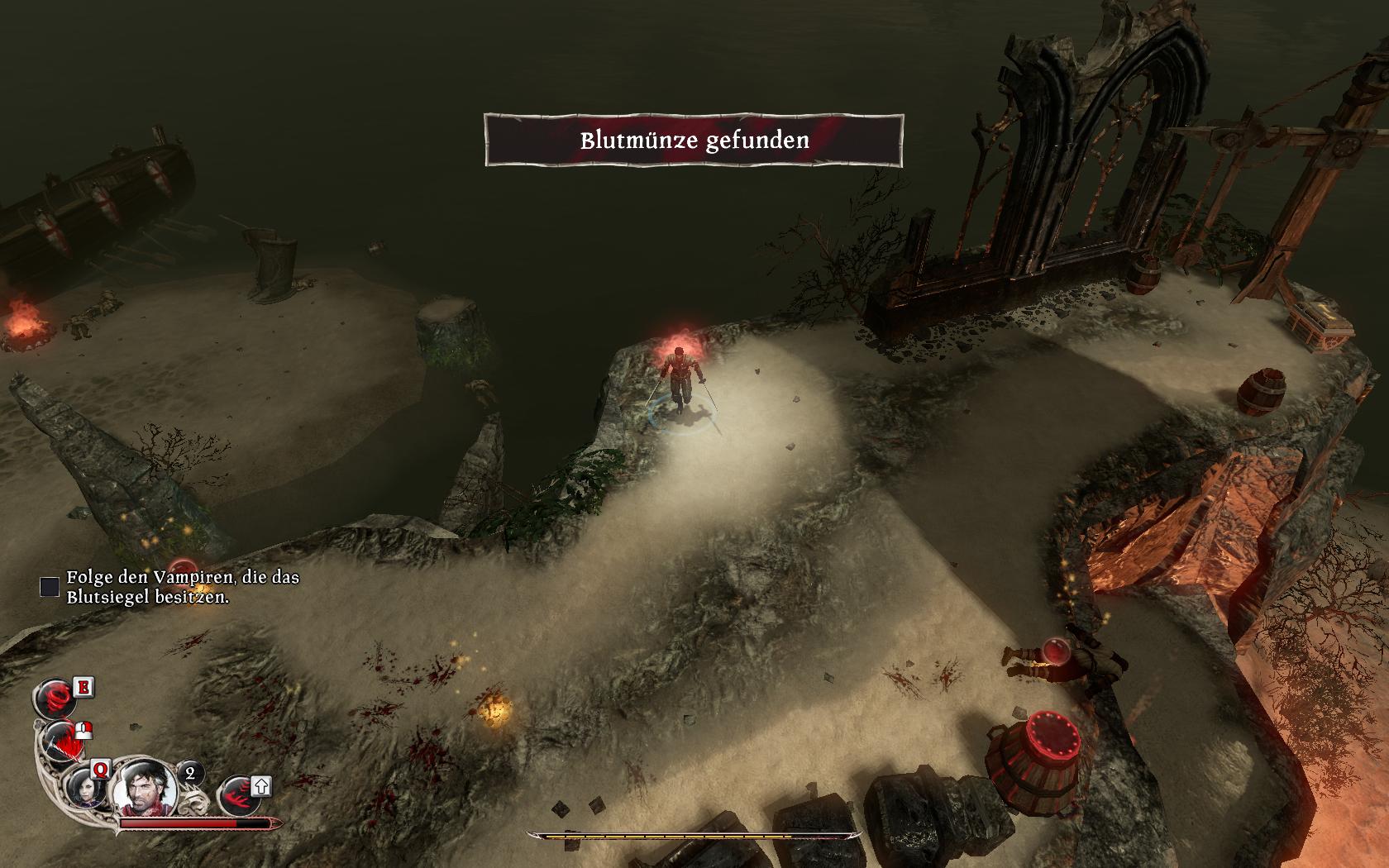Trigger the red dash sprint ability

click(238, 796)
